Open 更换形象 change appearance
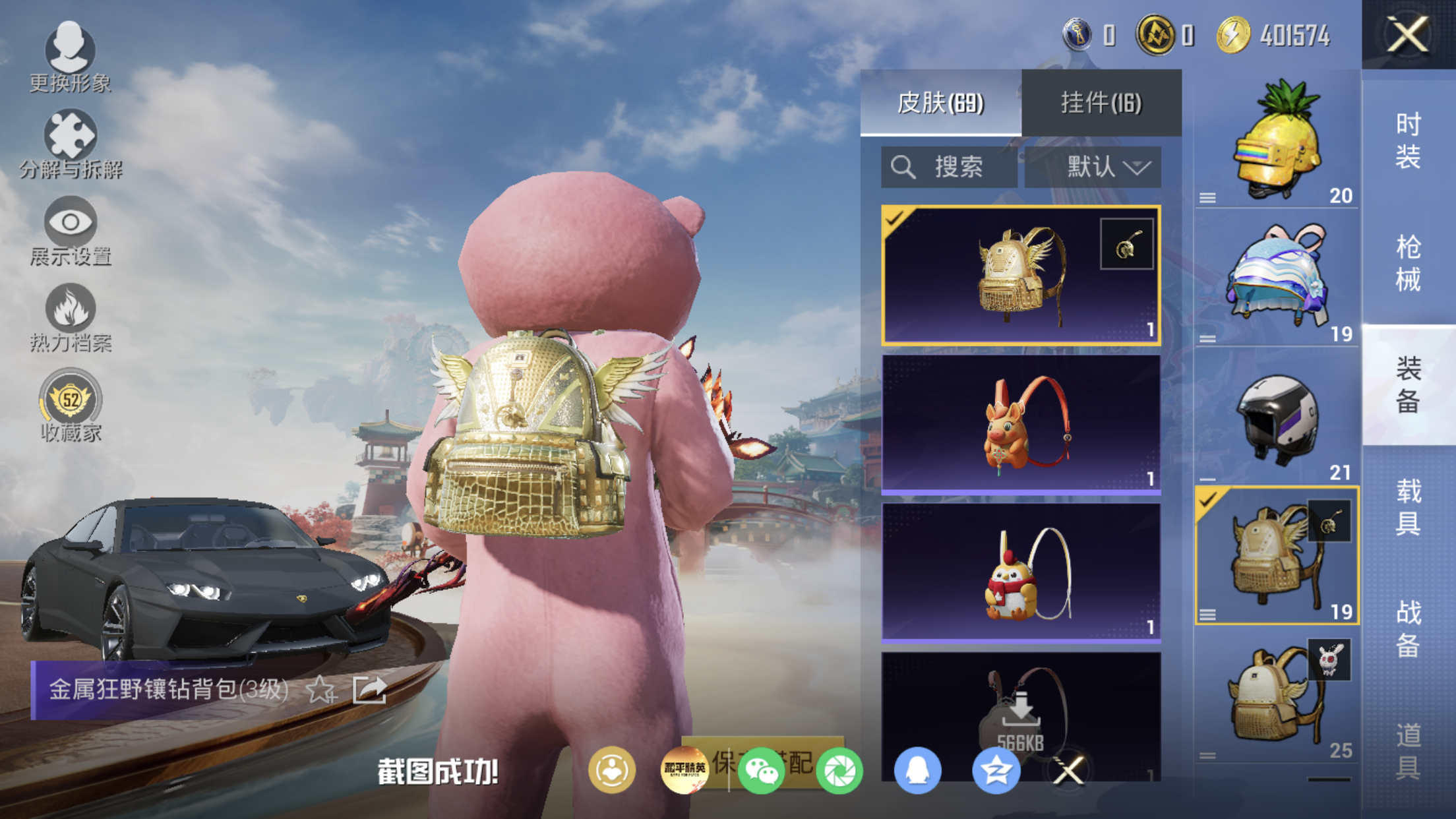Viewport: 1456px width, 819px height. click(70, 57)
